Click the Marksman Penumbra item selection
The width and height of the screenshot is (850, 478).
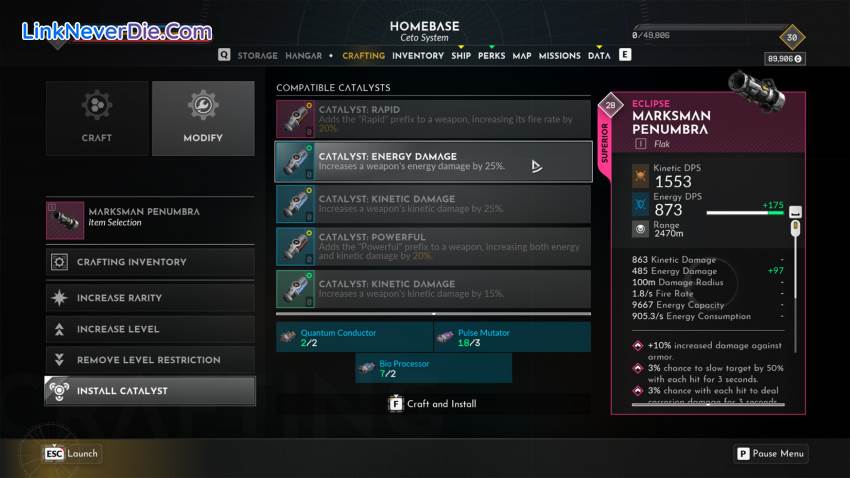(x=150, y=217)
